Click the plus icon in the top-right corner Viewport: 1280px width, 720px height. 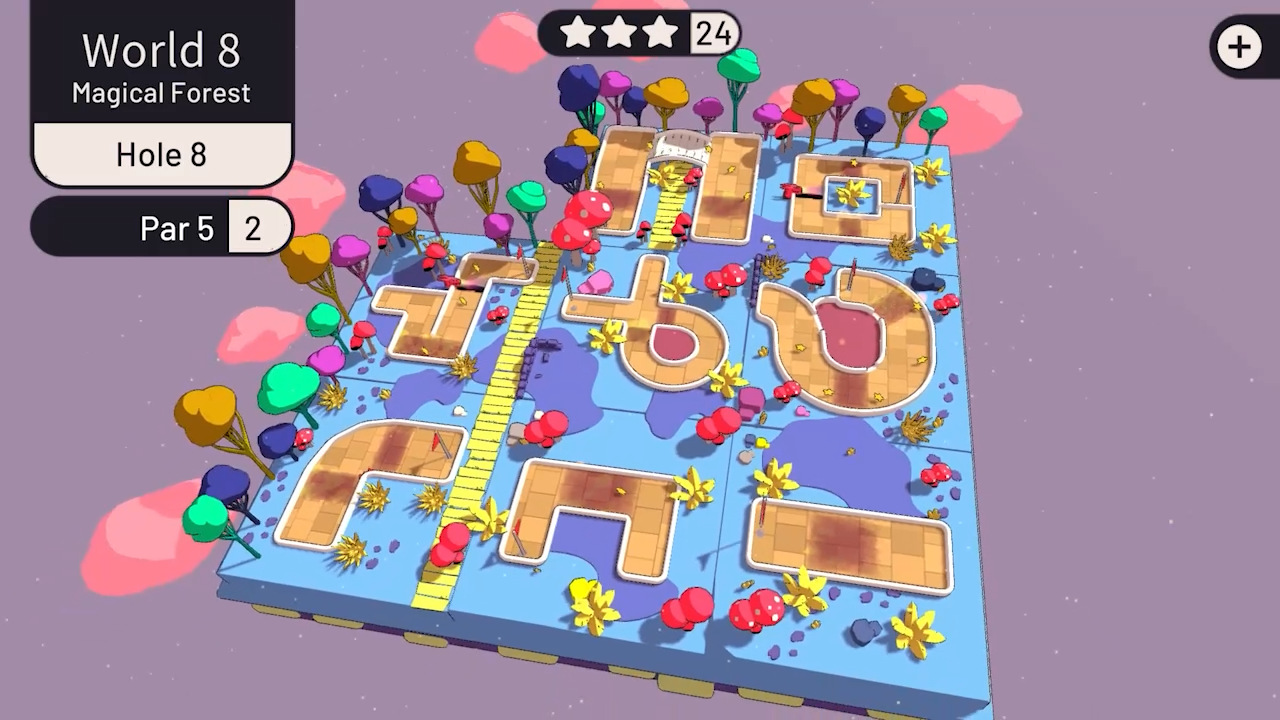tap(1239, 47)
